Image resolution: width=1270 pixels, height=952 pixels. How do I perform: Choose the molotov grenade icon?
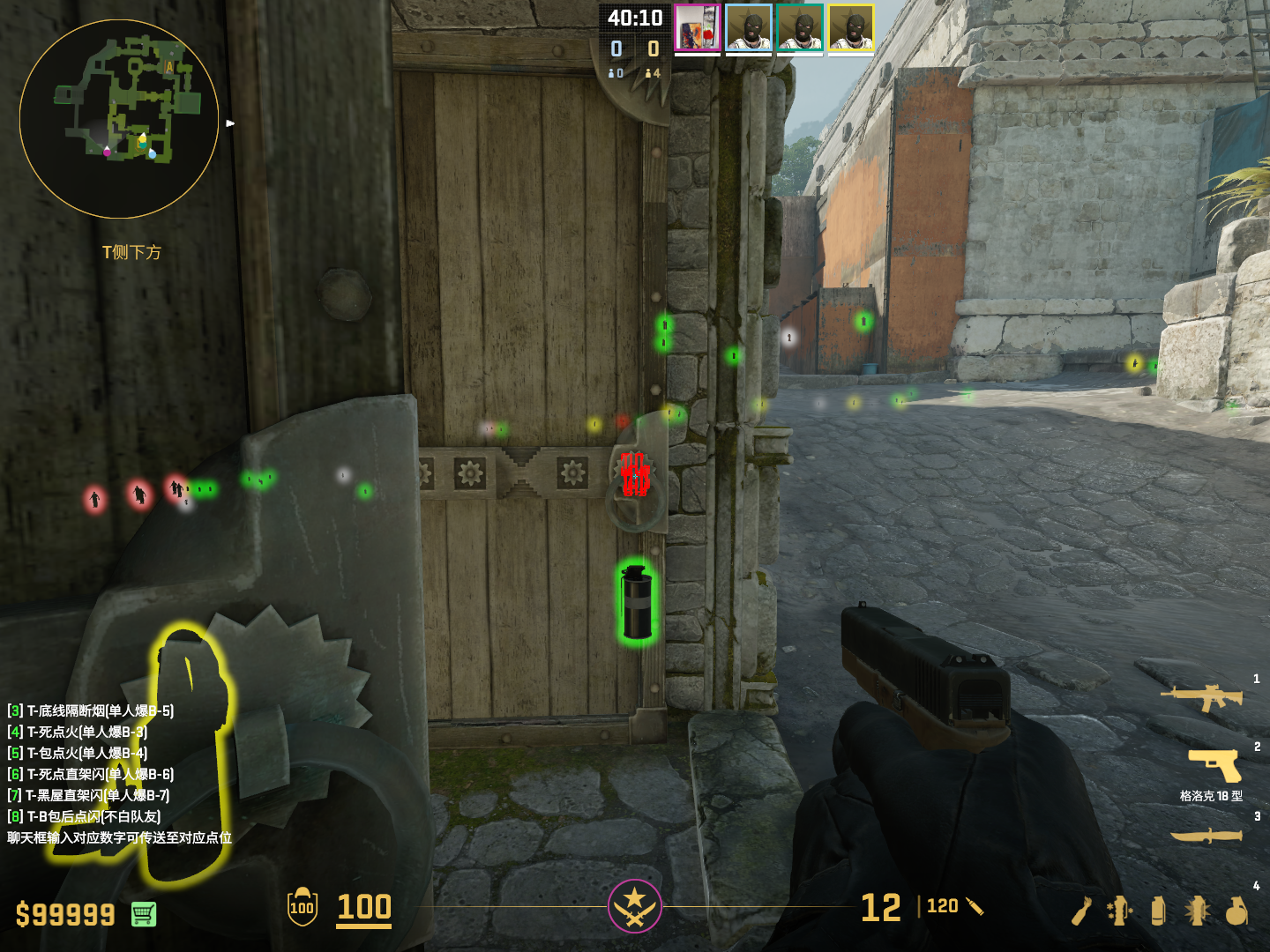1082,911
